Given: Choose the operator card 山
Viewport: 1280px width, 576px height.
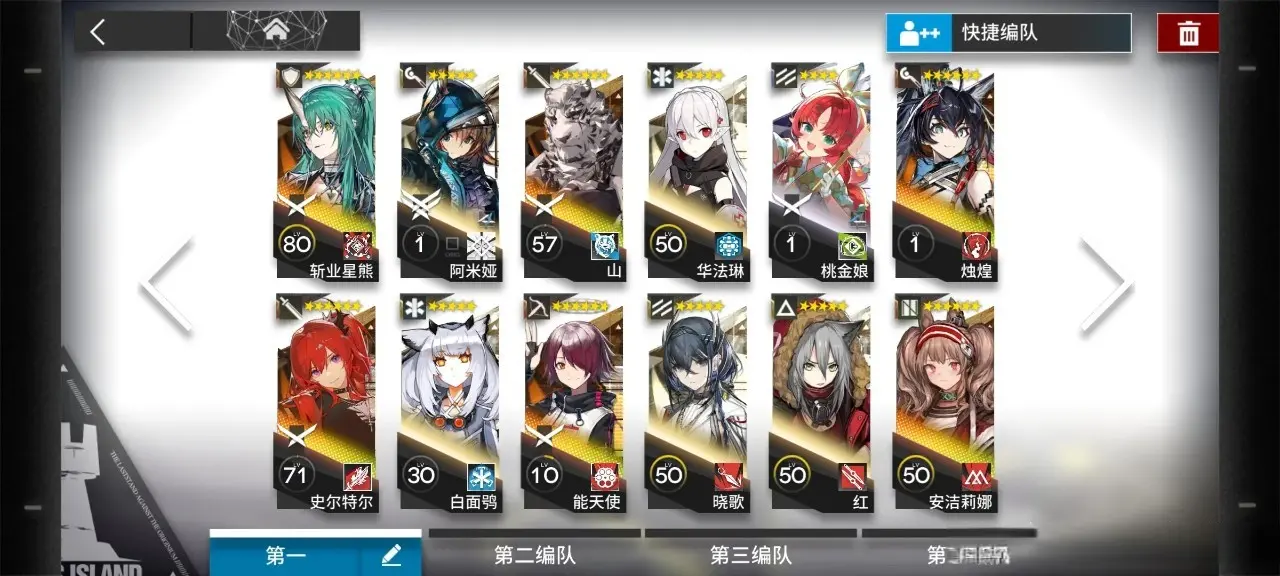Looking at the screenshot, I should (574, 172).
